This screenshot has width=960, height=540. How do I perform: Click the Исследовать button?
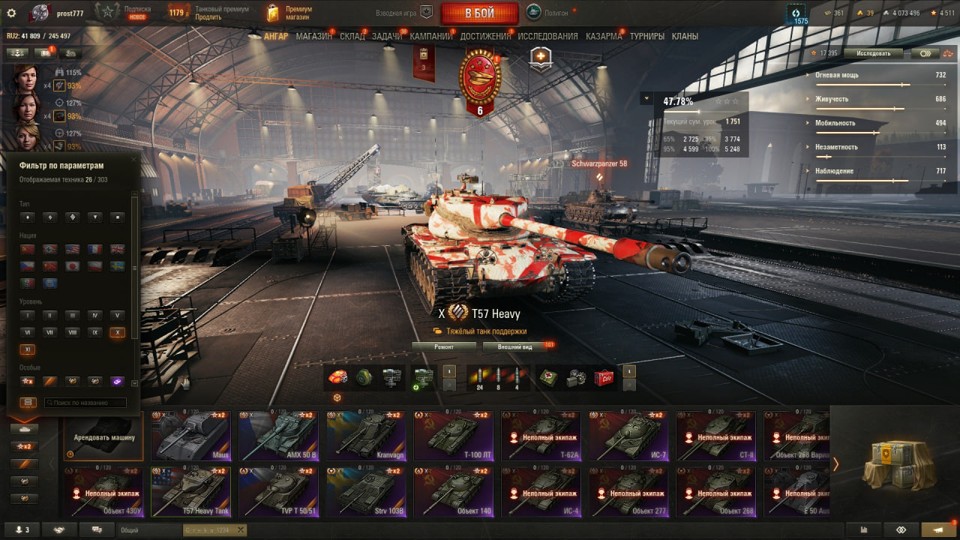tap(872, 53)
